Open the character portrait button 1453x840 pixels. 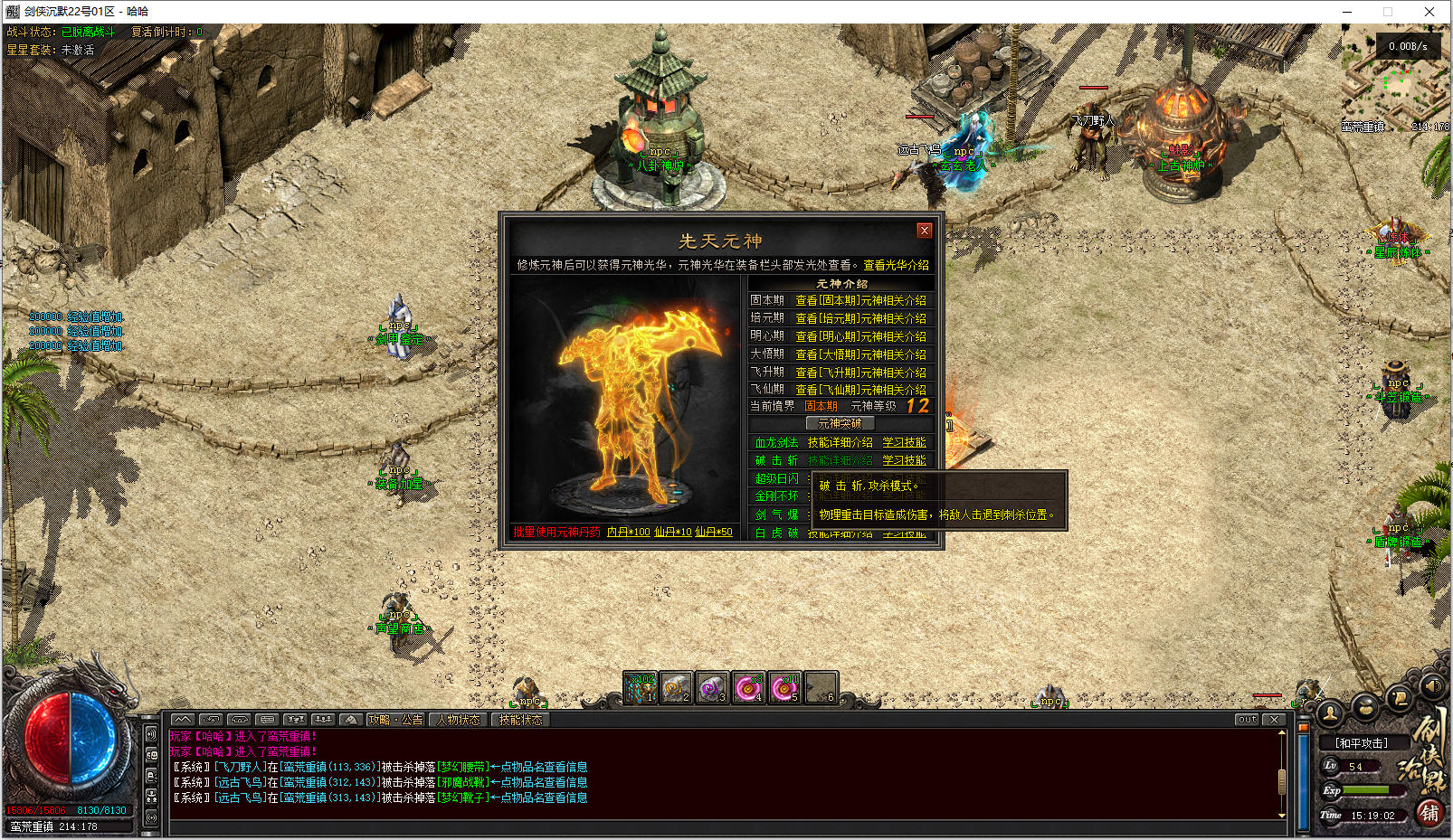click(x=1330, y=713)
